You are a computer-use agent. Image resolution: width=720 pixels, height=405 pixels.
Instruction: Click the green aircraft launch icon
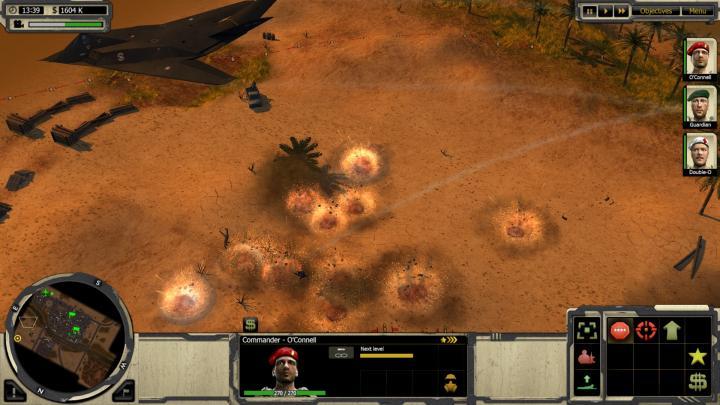587,381
